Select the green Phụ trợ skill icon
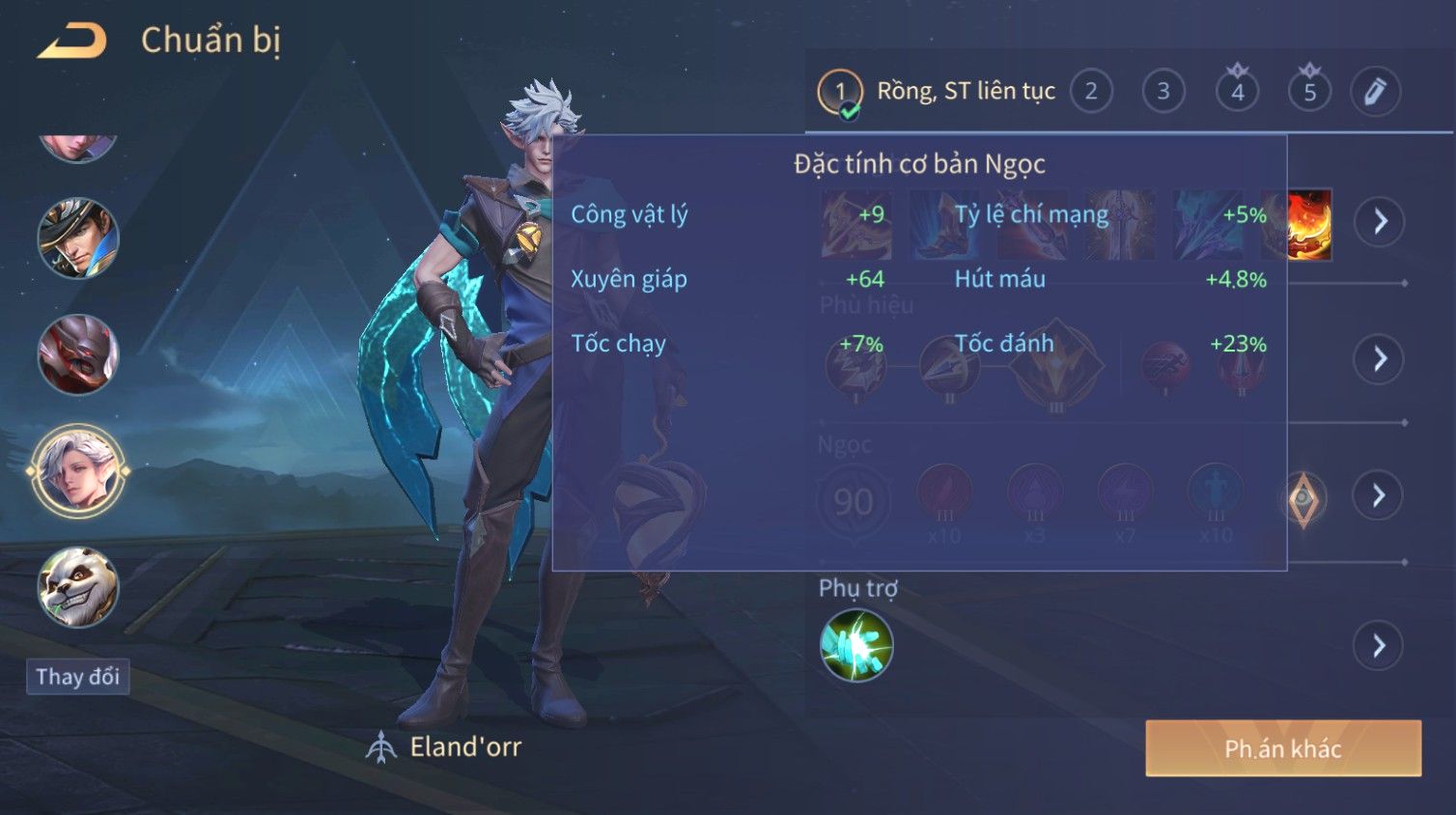Screen dimensions: 1456x815 (856, 645)
